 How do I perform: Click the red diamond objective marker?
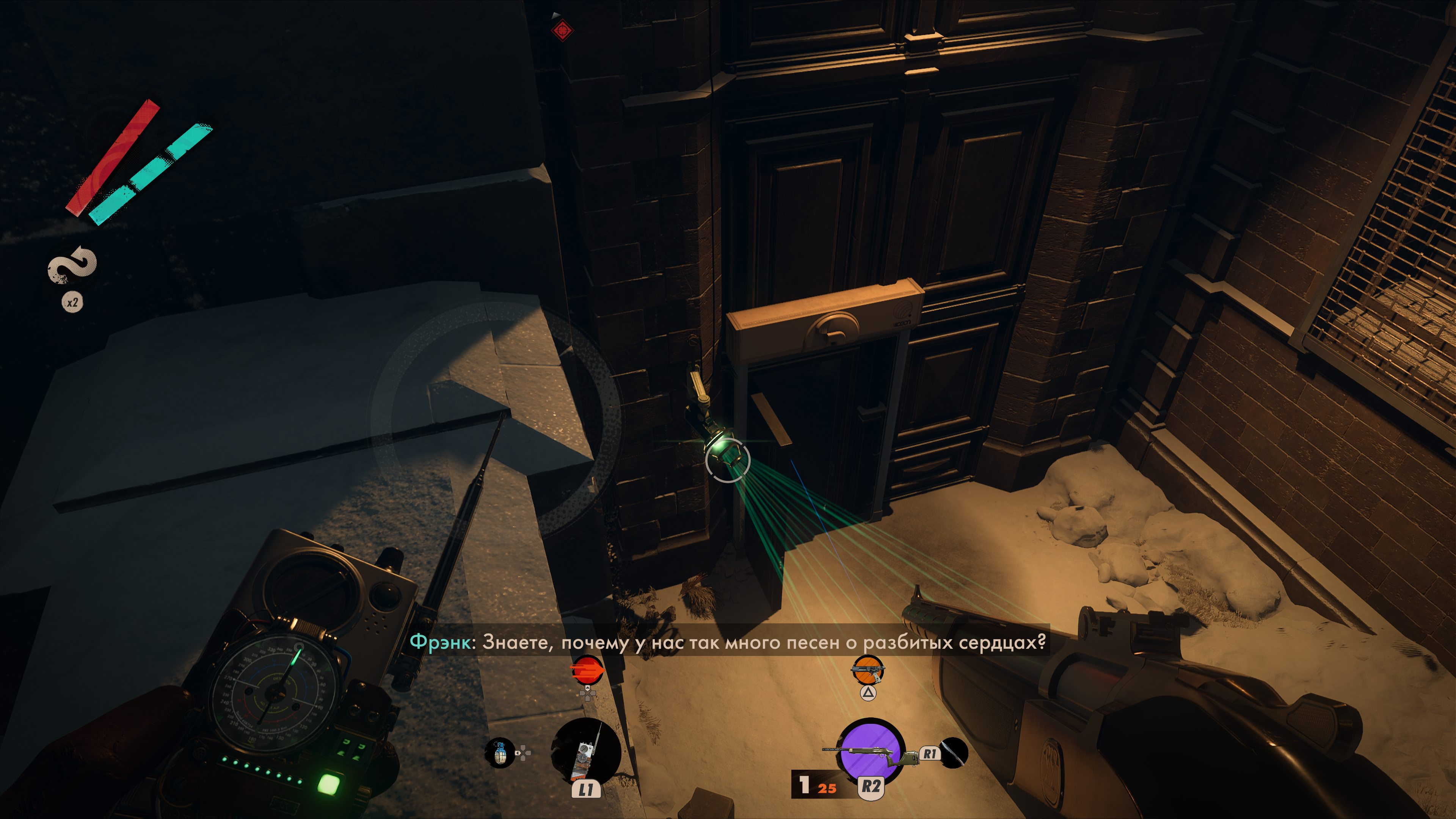pos(562,30)
